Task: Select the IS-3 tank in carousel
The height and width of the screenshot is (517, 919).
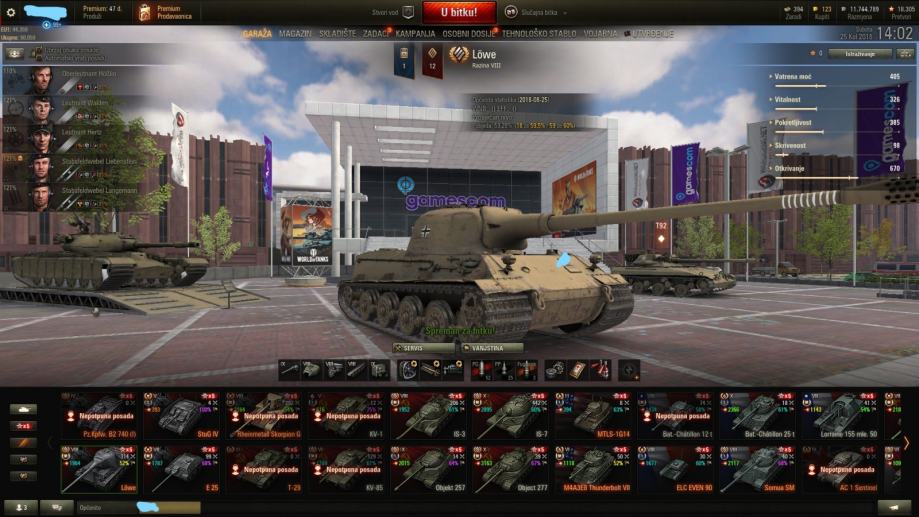Action: coord(430,415)
